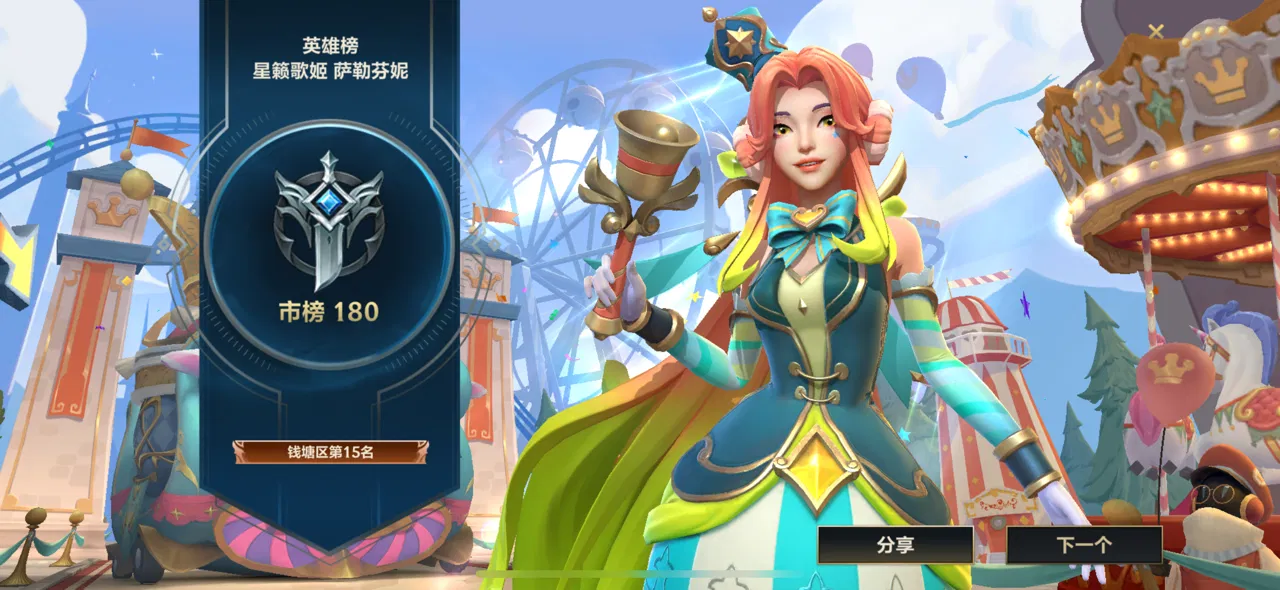This screenshot has height=590, width=1280.
Task: Click the 分享 share button
Action: 895,545
